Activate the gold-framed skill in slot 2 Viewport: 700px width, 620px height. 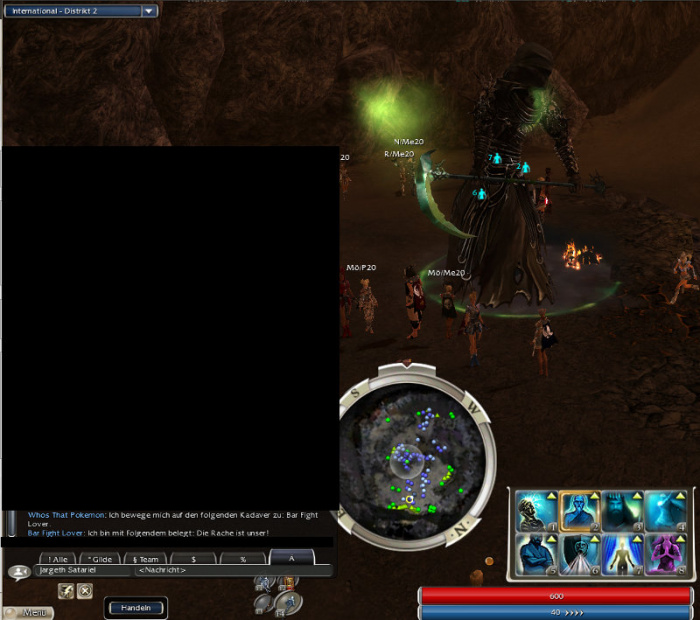point(579,512)
